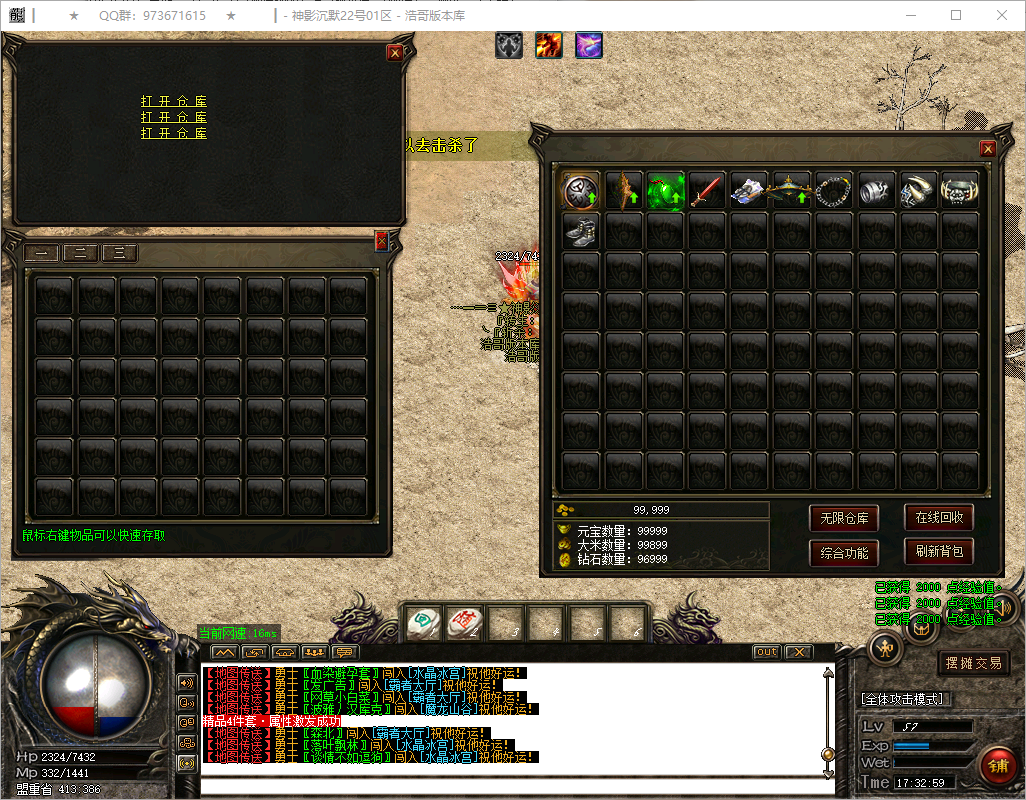Screen dimensions: 1026x800
Task: Open the 综合功能 general functions menu
Action: pos(844,552)
